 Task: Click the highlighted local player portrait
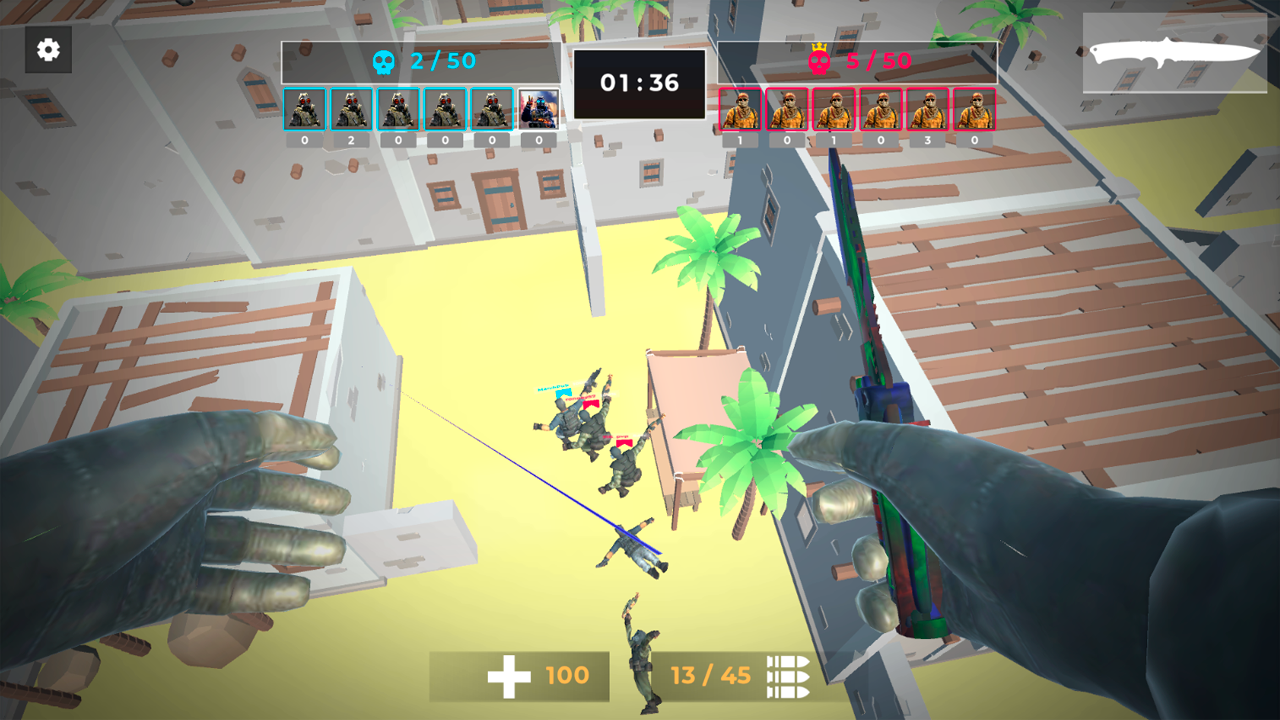(x=537, y=110)
